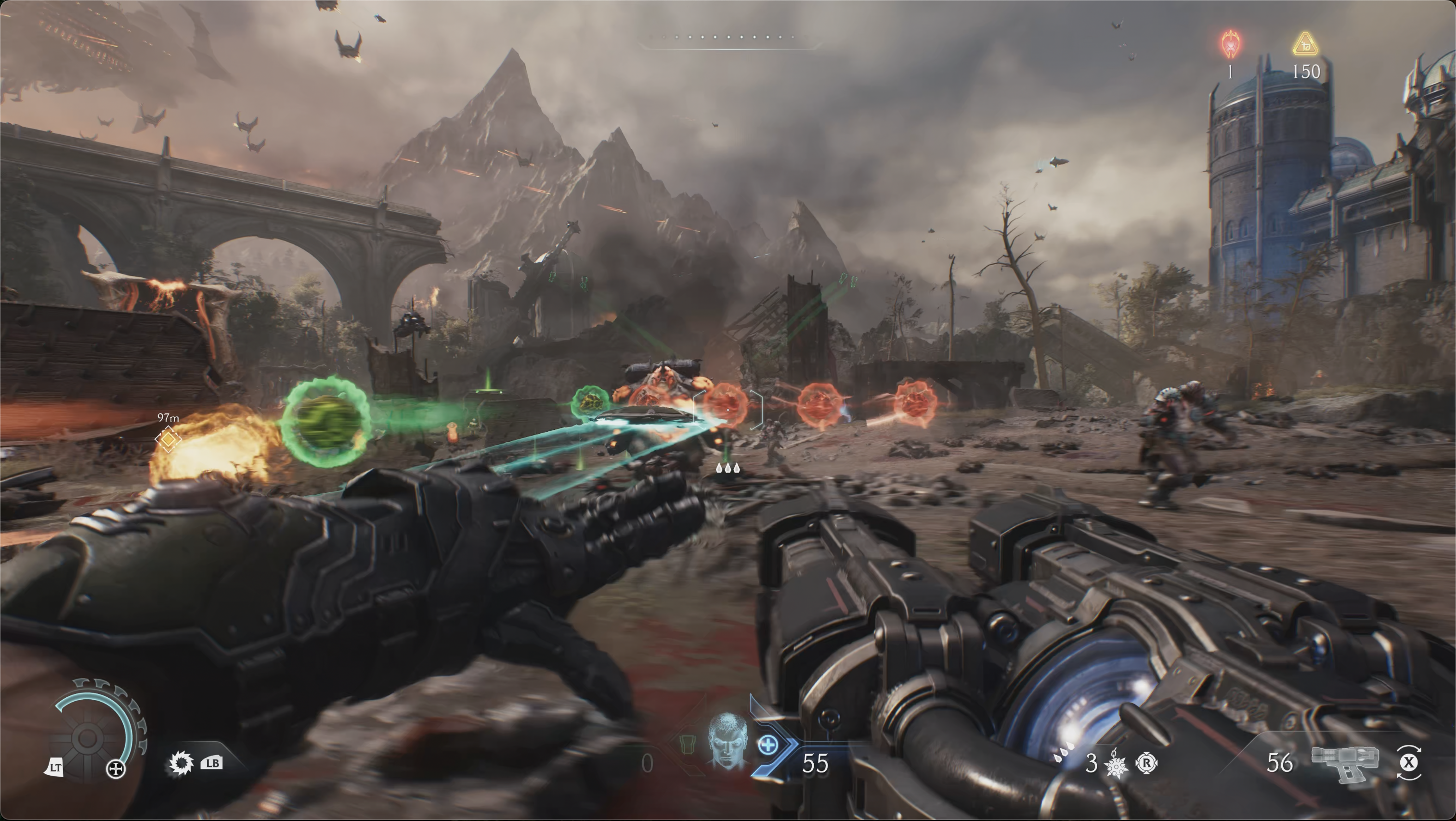Select the diamond objective waypoint marker

click(168, 439)
